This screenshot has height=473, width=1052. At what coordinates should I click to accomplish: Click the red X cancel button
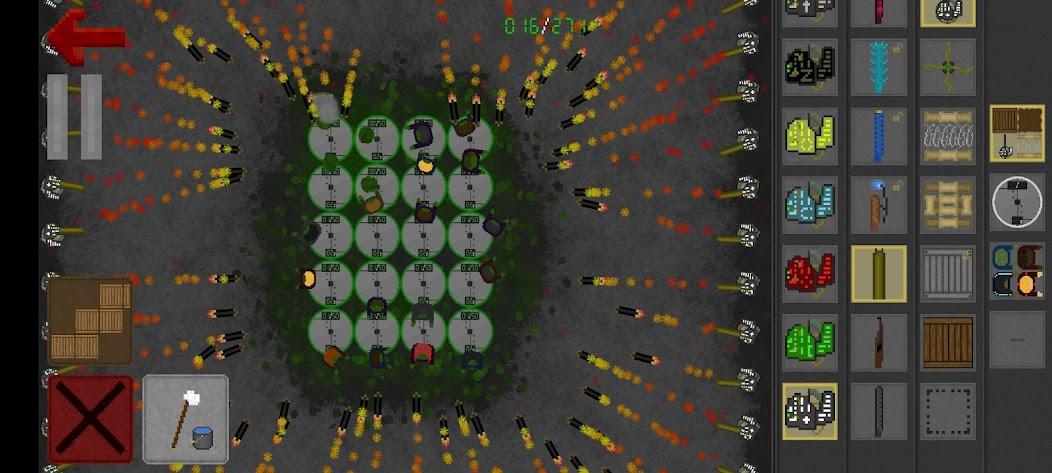(x=90, y=419)
